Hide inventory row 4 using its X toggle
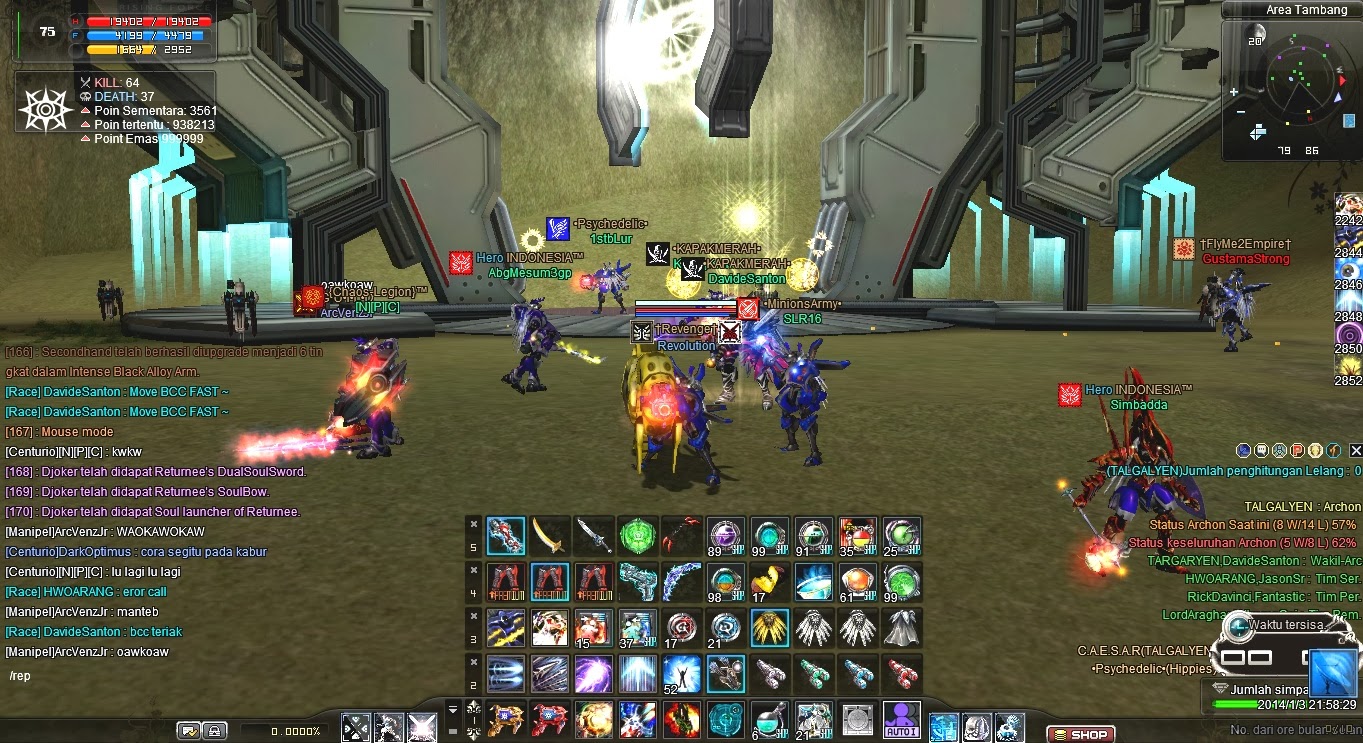 (x=473, y=570)
